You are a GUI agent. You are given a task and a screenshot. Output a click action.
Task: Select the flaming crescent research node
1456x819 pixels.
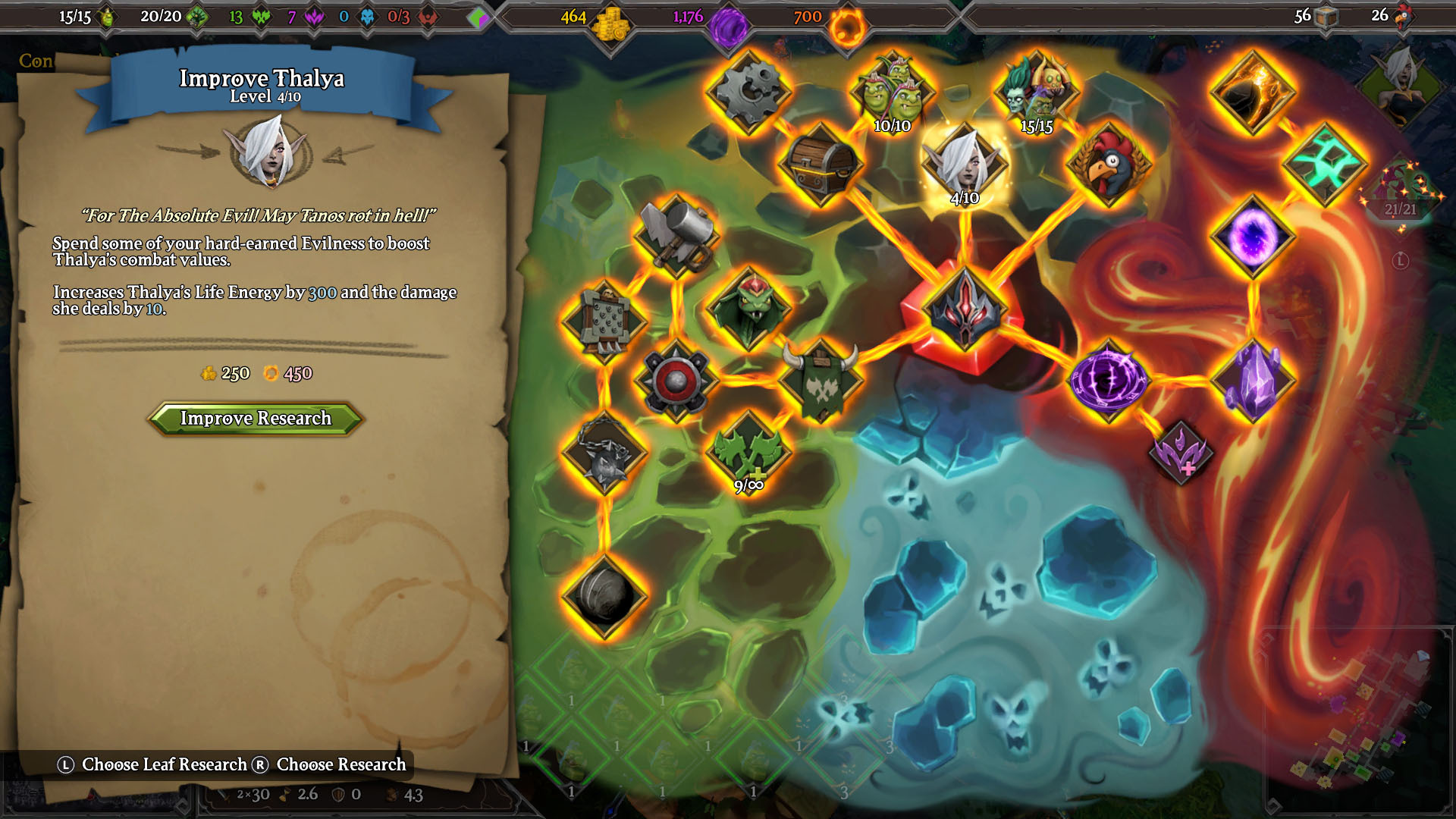tap(1252, 93)
